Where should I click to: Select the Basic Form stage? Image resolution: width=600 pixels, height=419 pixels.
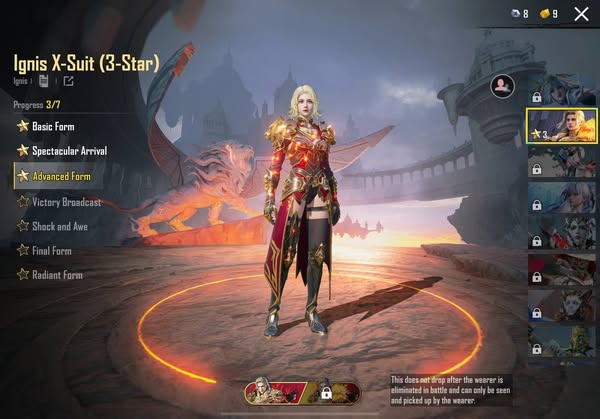[53, 127]
